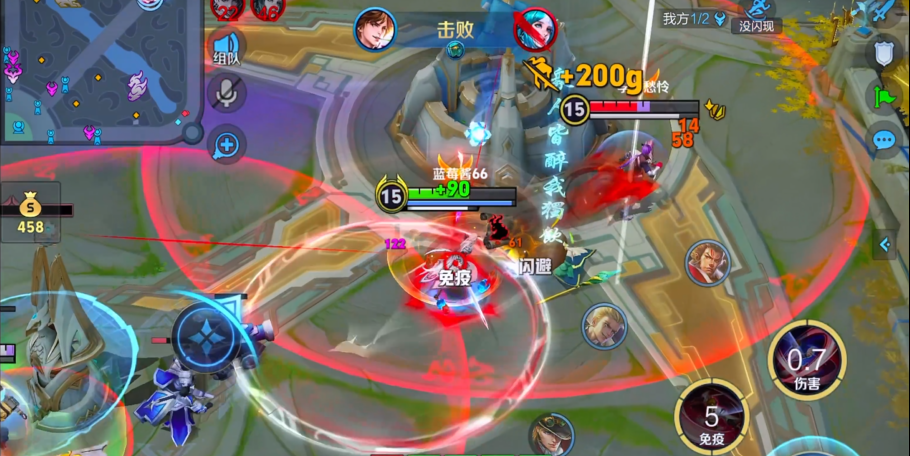Target the blond-haired enemy hero portrait
Image resolution: width=910 pixels, height=456 pixels.
pyautogui.click(x=604, y=326)
